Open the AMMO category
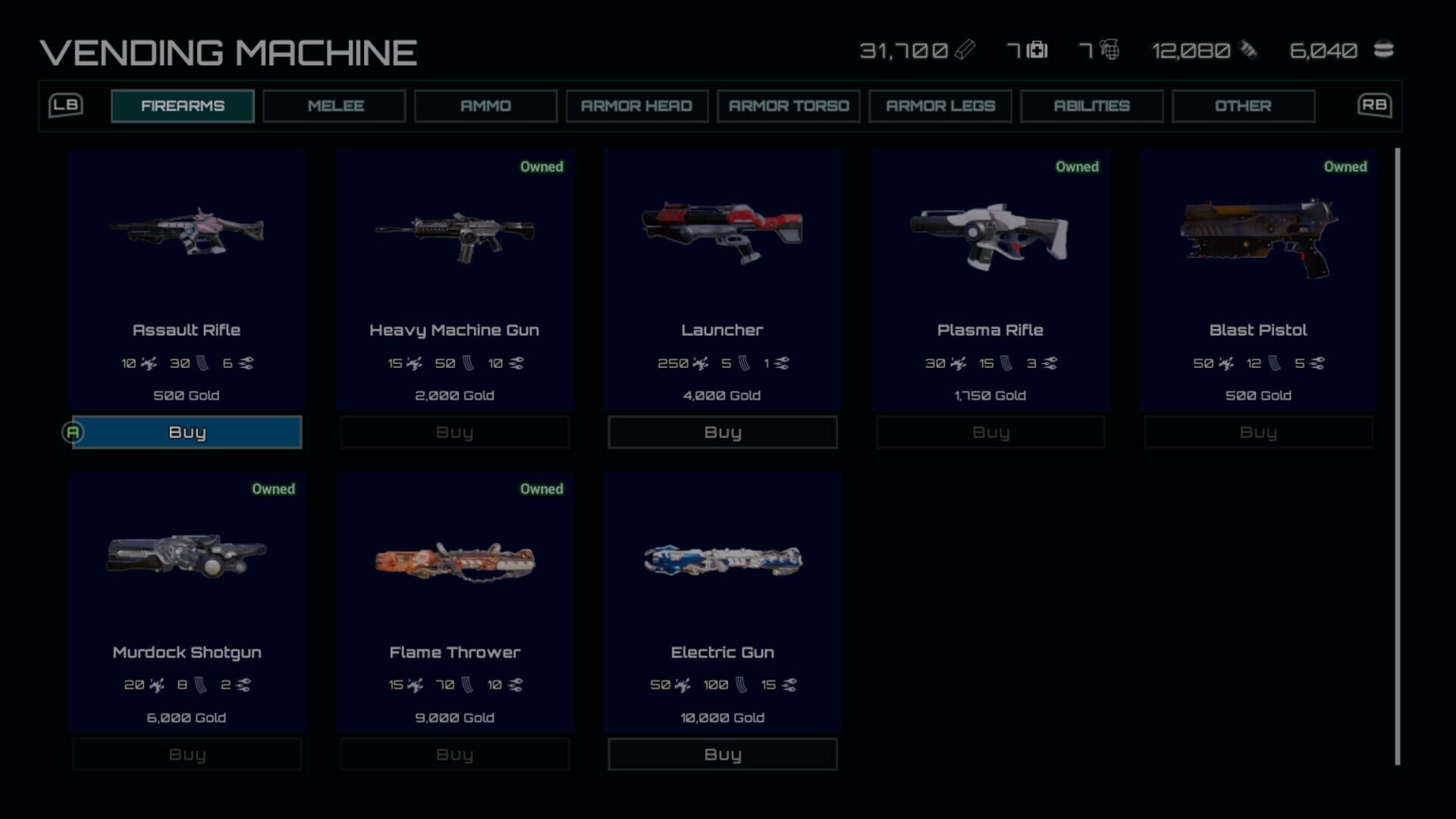The height and width of the screenshot is (819, 1456). [485, 105]
